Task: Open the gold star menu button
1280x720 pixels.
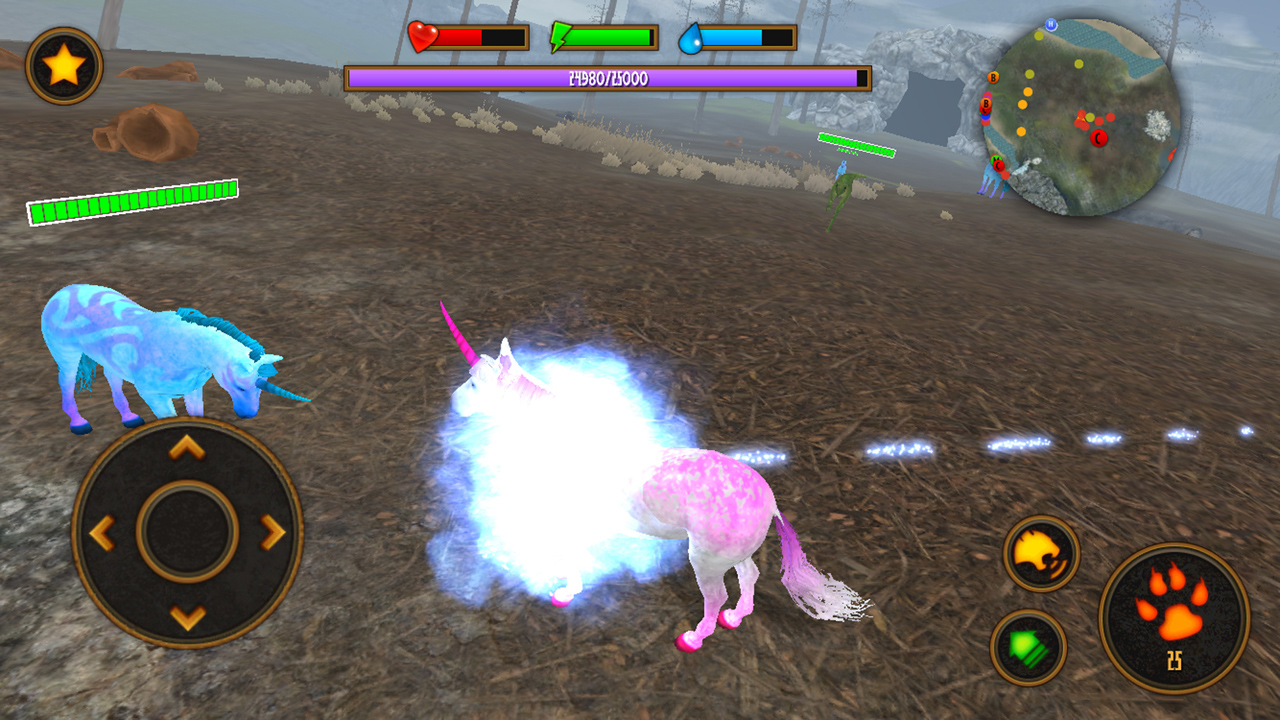Action: click(x=64, y=66)
